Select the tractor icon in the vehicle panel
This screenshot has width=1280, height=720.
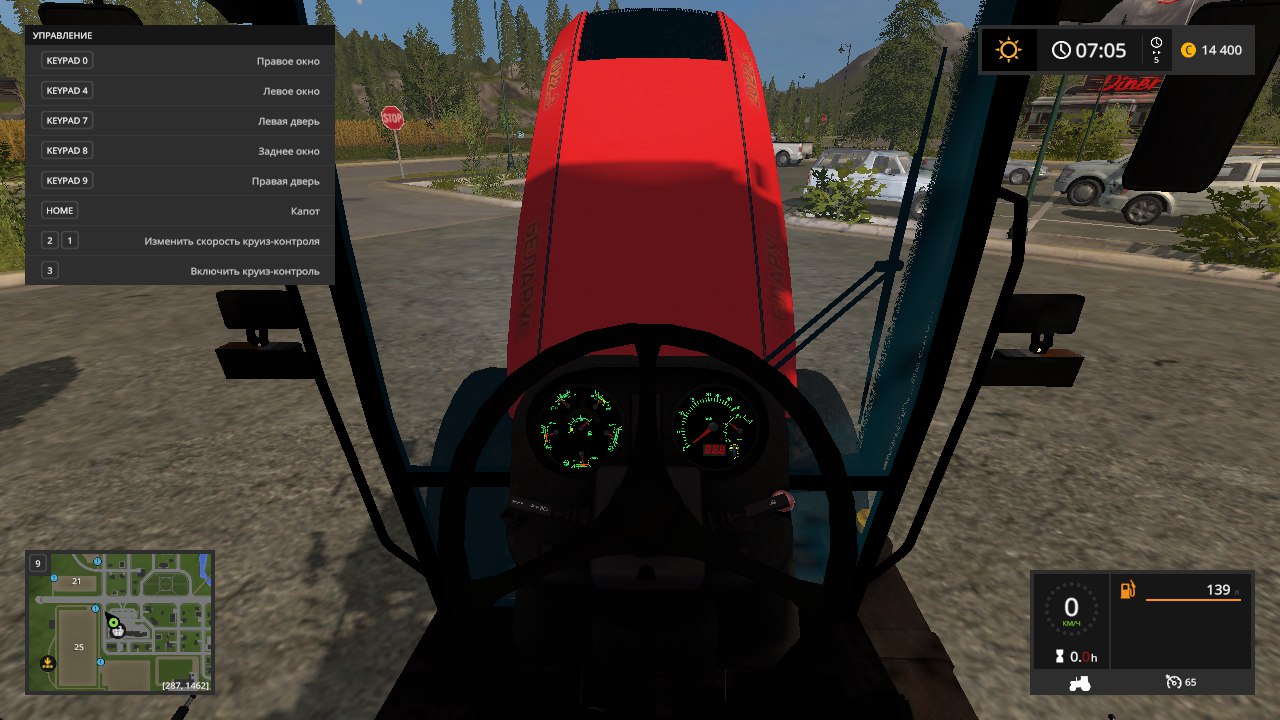tap(1080, 682)
